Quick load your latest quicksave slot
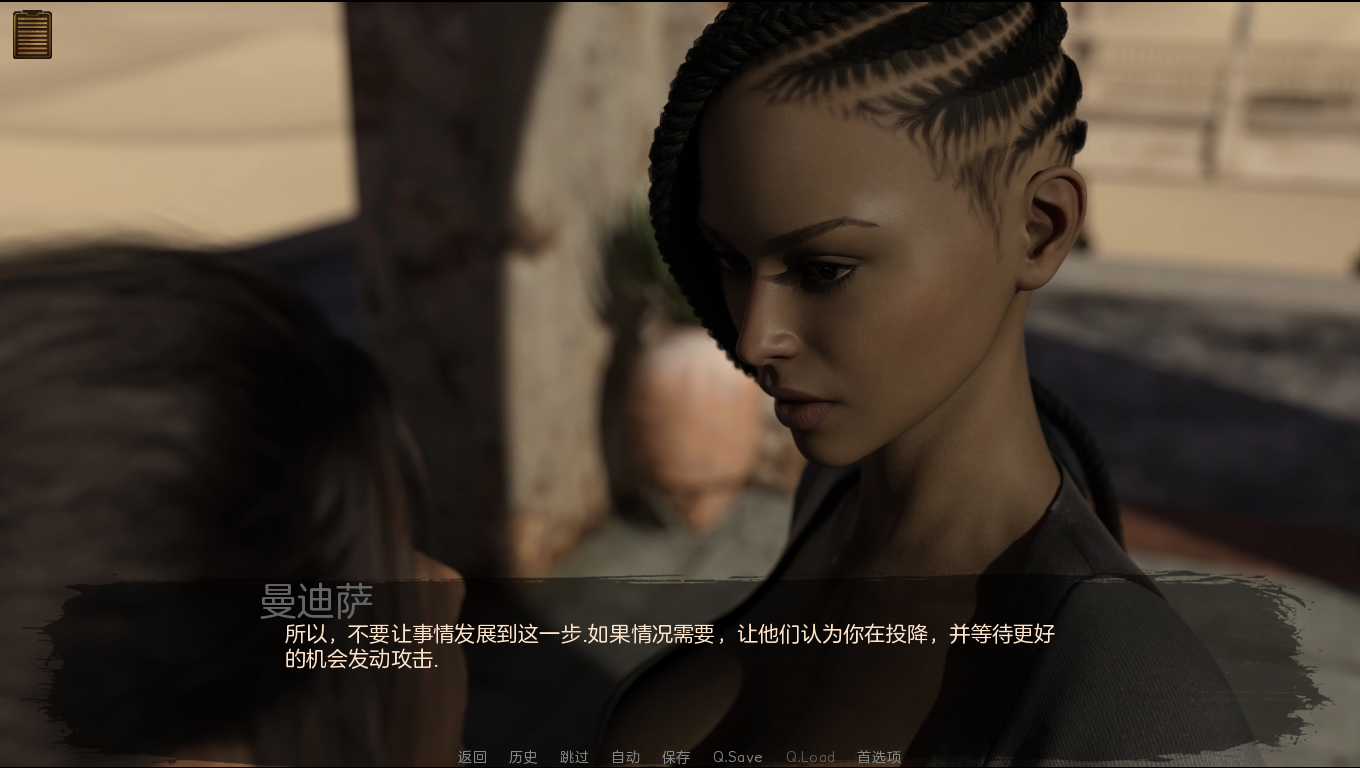Screen dimensions: 1360x768 [811, 757]
